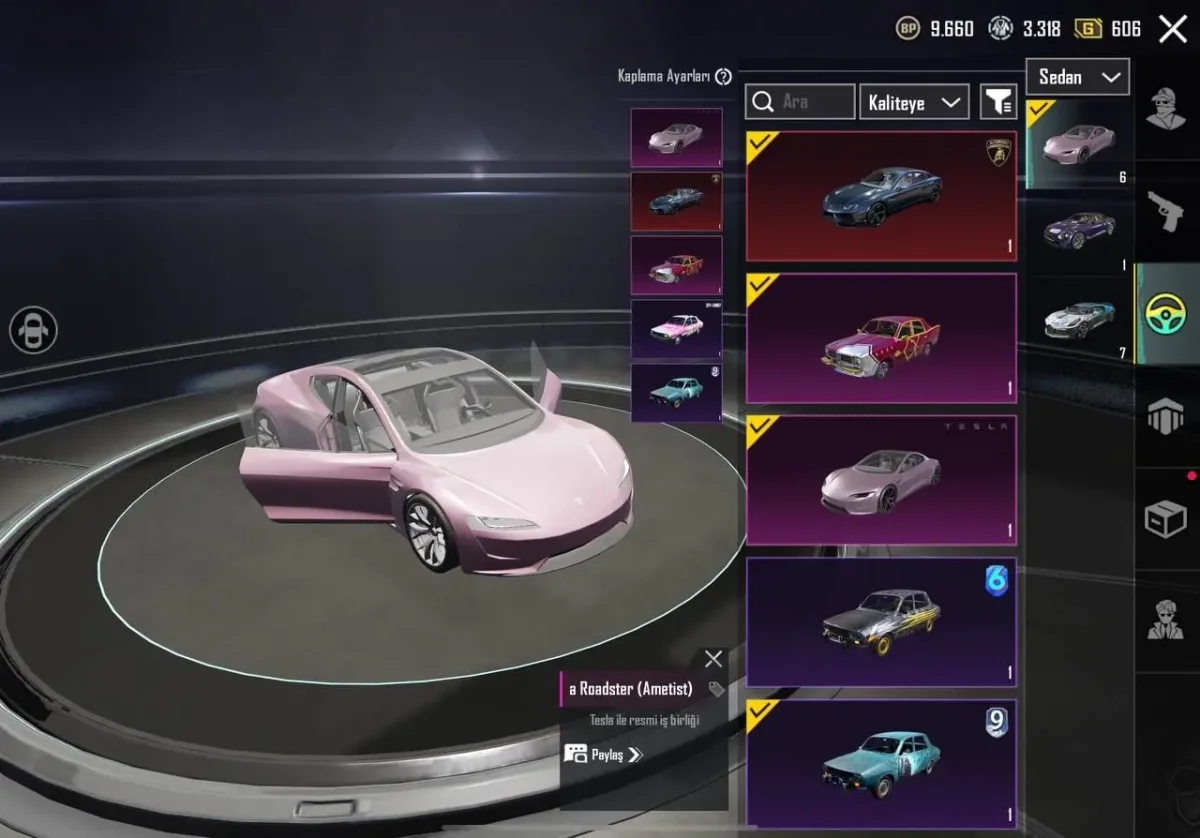The image size is (1200, 838).
Task: Select the pink Tesla Roadster skin card
Action: tap(881, 480)
